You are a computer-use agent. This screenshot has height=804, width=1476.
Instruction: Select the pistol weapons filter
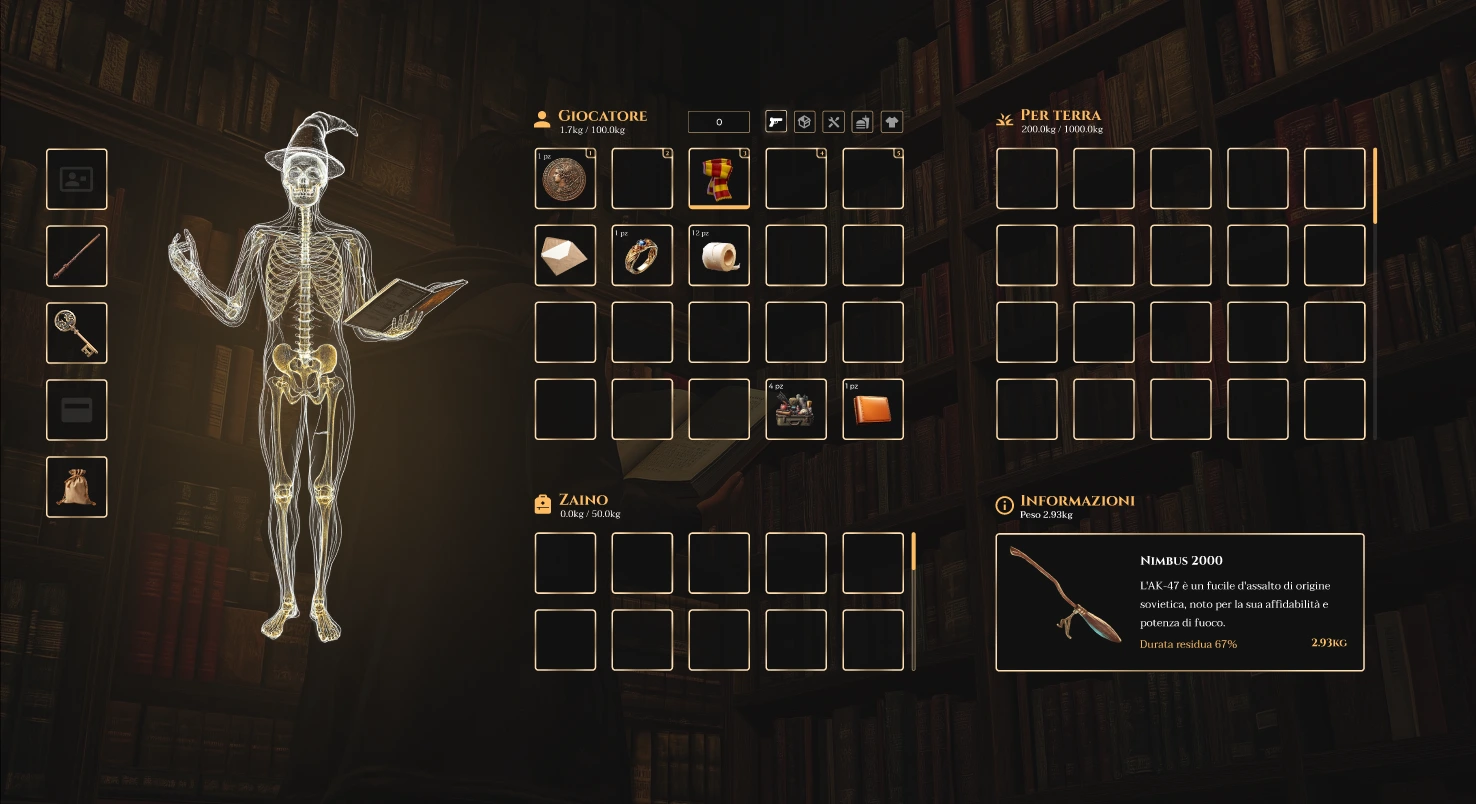click(776, 121)
